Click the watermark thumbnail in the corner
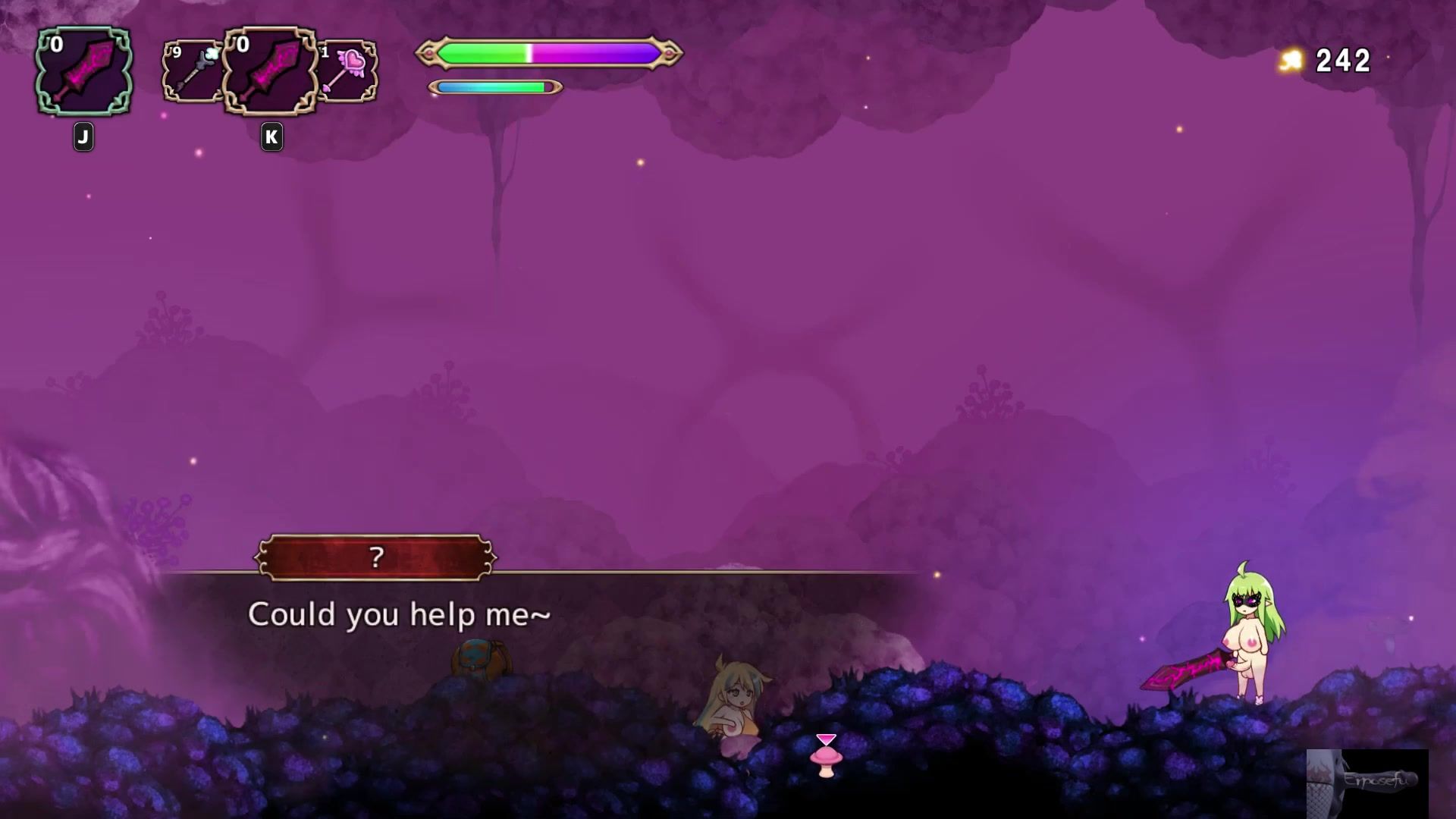 1367,783
